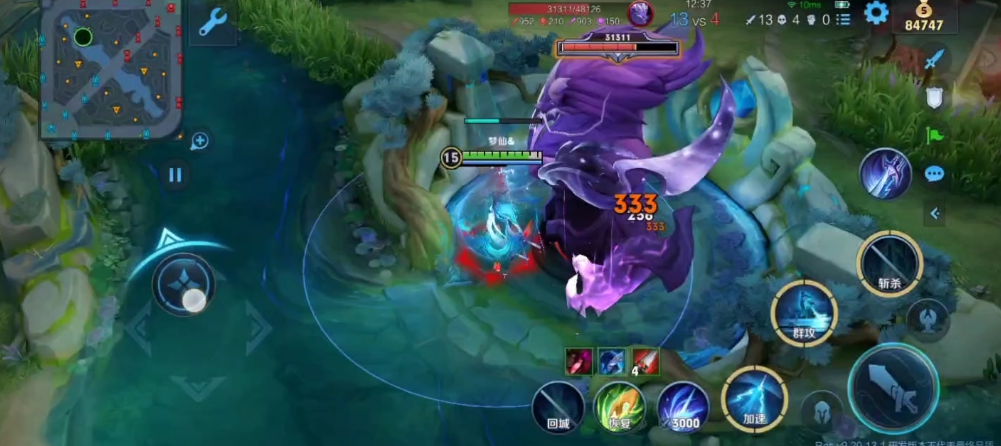Collapse the side panel arrow
This screenshot has height=446, width=1001.
(934, 213)
